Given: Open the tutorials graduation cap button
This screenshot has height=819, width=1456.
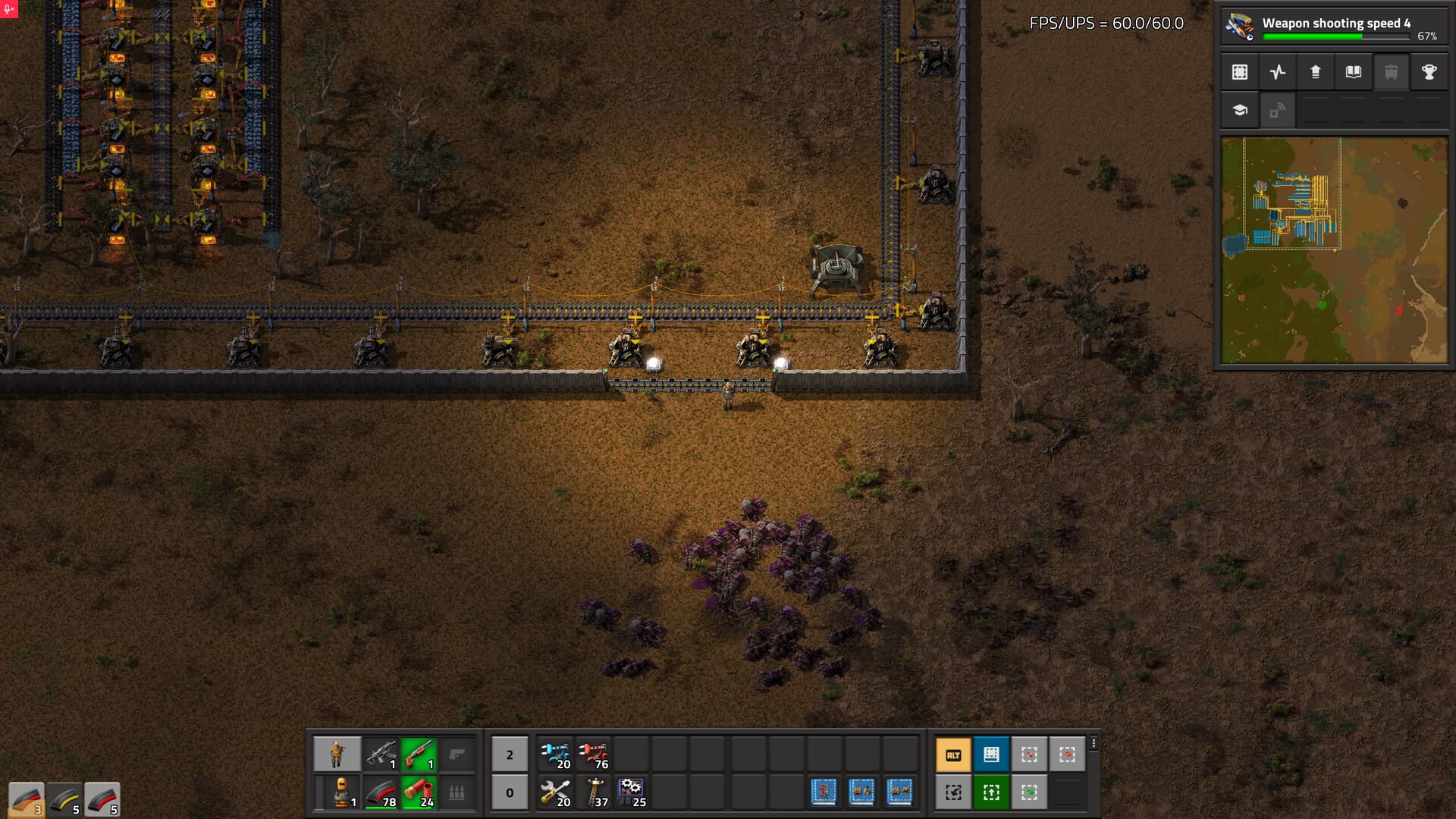Looking at the screenshot, I should tap(1240, 110).
